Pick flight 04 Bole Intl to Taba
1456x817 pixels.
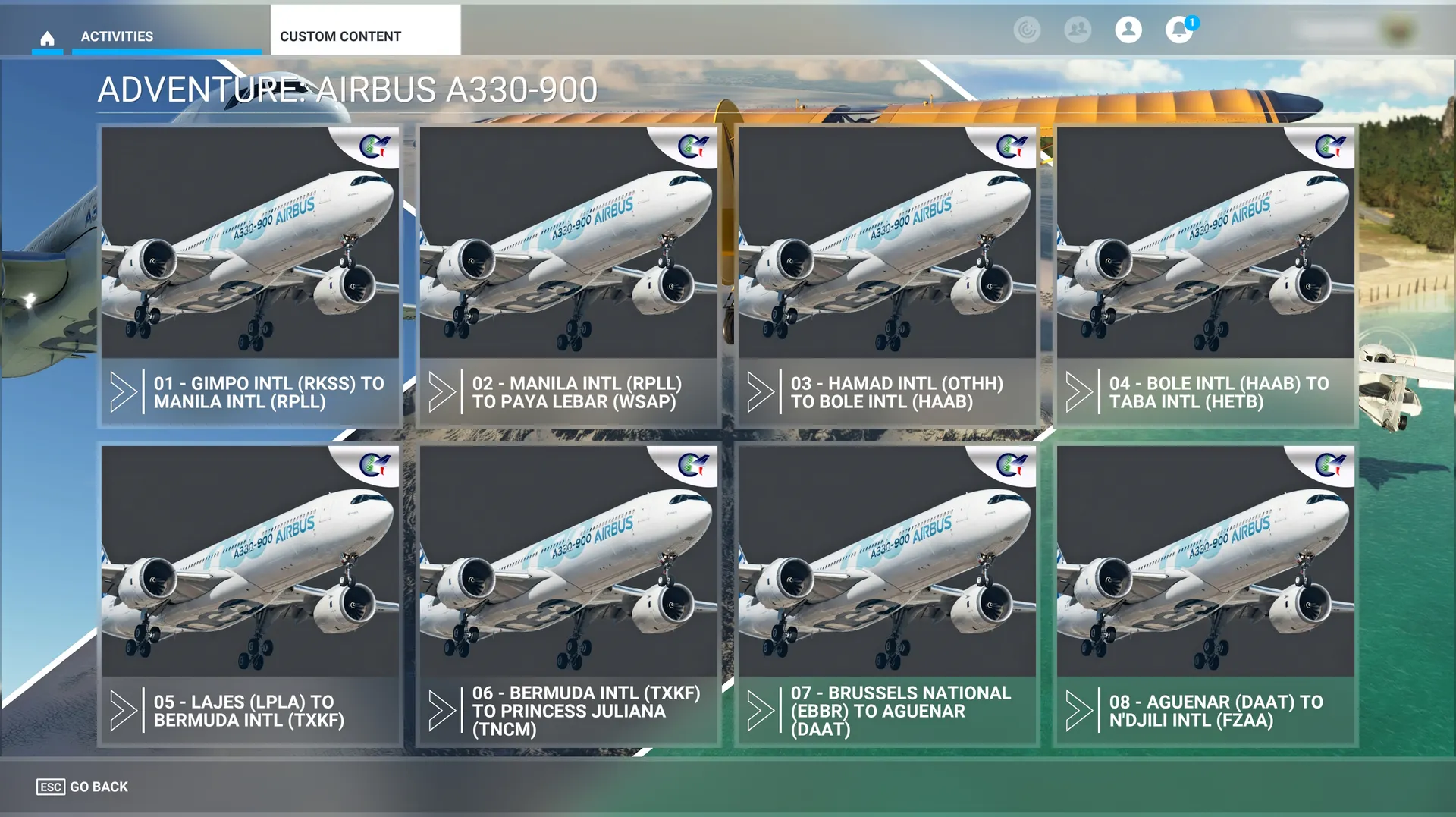1206,276
